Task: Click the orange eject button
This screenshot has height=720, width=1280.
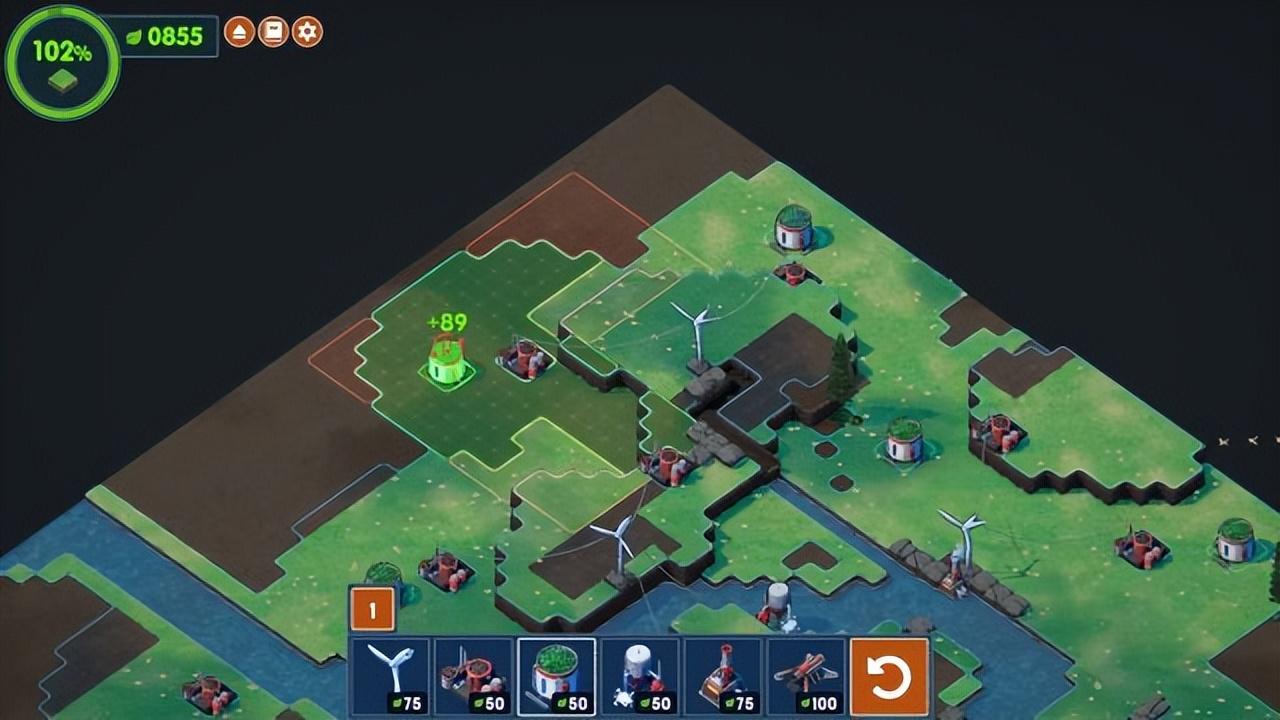Action: 239,32
